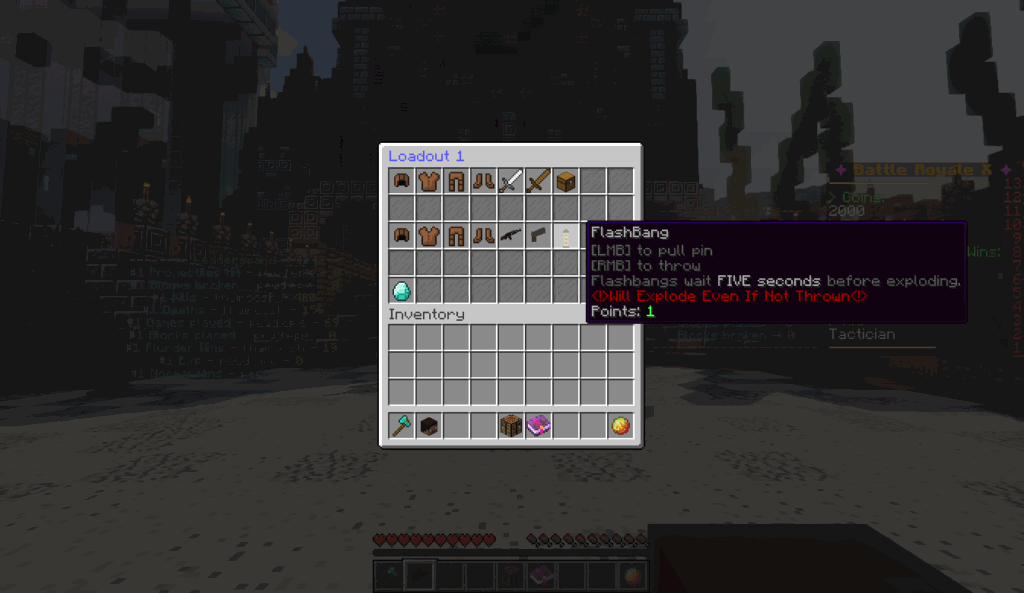Select the crafting table inventory slot
This screenshot has height=593, width=1024.
point(511,426)
